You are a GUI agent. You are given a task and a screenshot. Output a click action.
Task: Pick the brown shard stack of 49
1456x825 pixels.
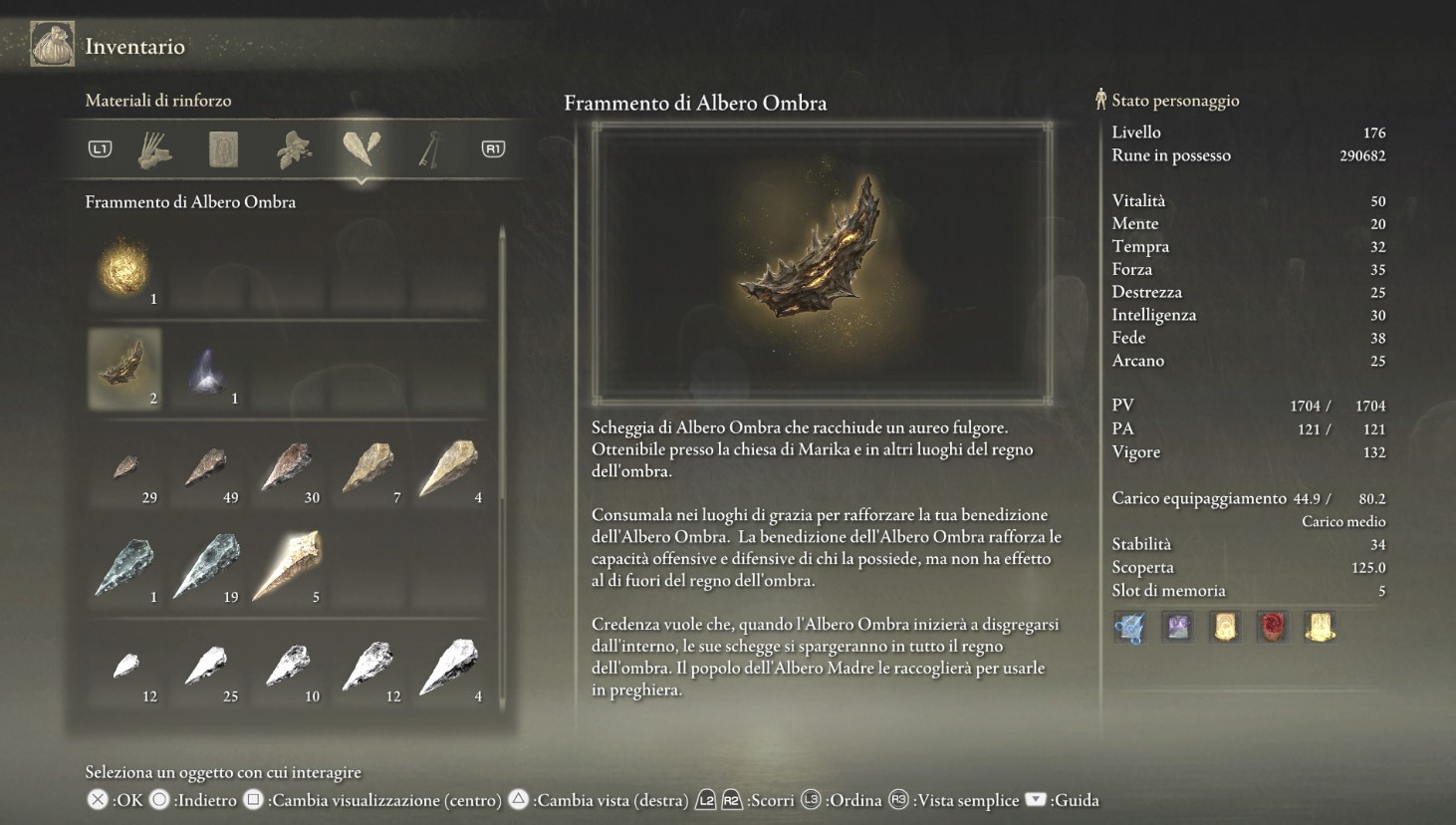click(x=206, y=468)
